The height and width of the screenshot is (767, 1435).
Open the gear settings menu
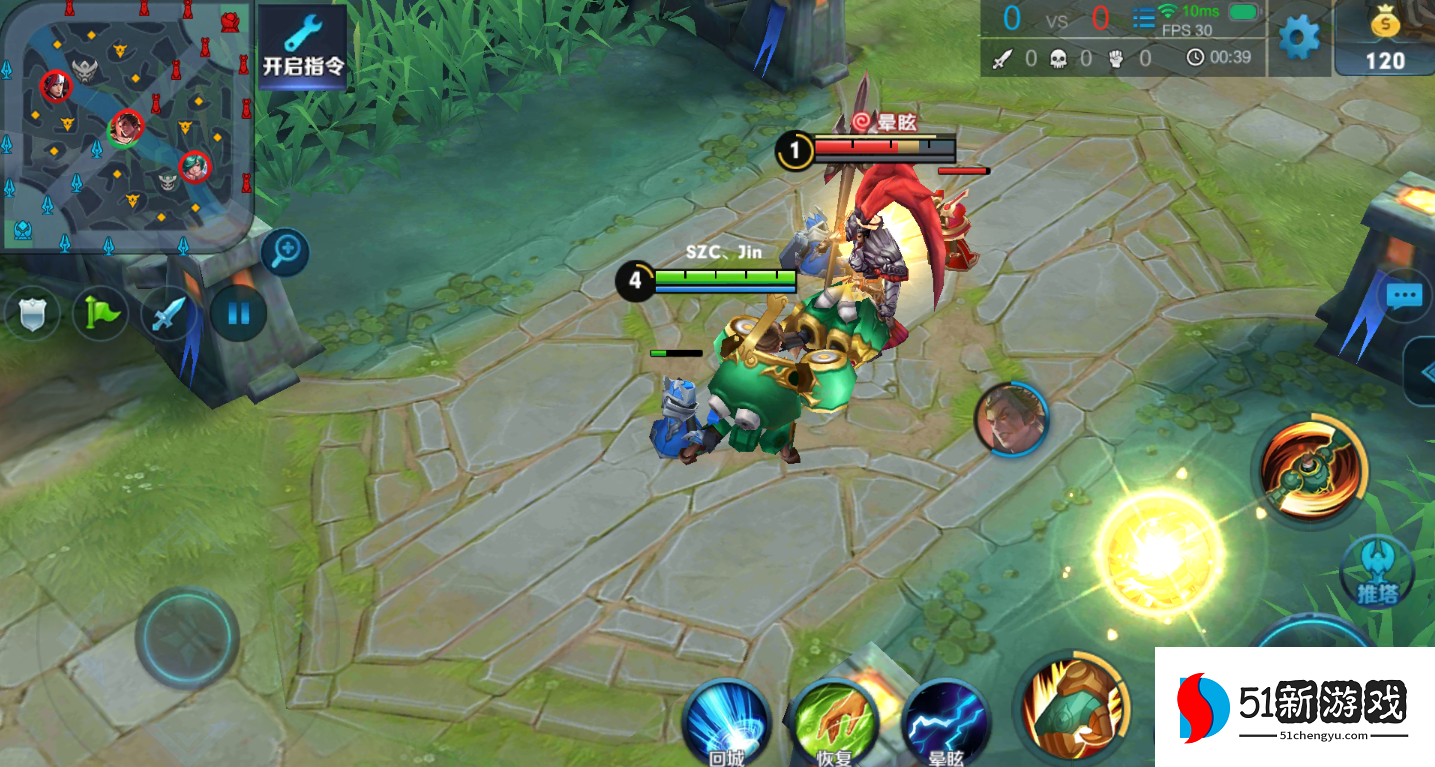[x=1299, y=37]
